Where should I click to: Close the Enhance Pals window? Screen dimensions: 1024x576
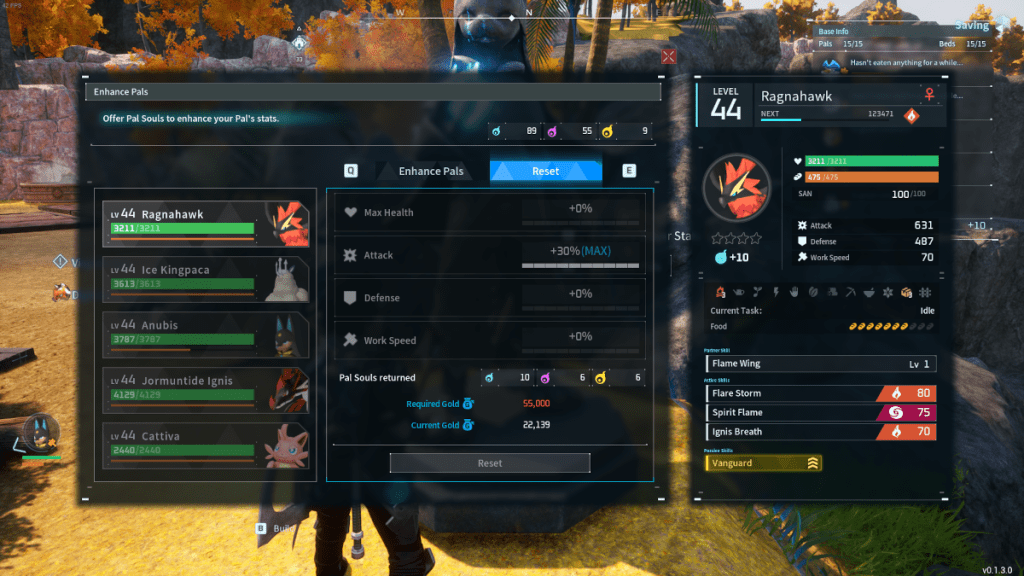click(x=669, y=56)
